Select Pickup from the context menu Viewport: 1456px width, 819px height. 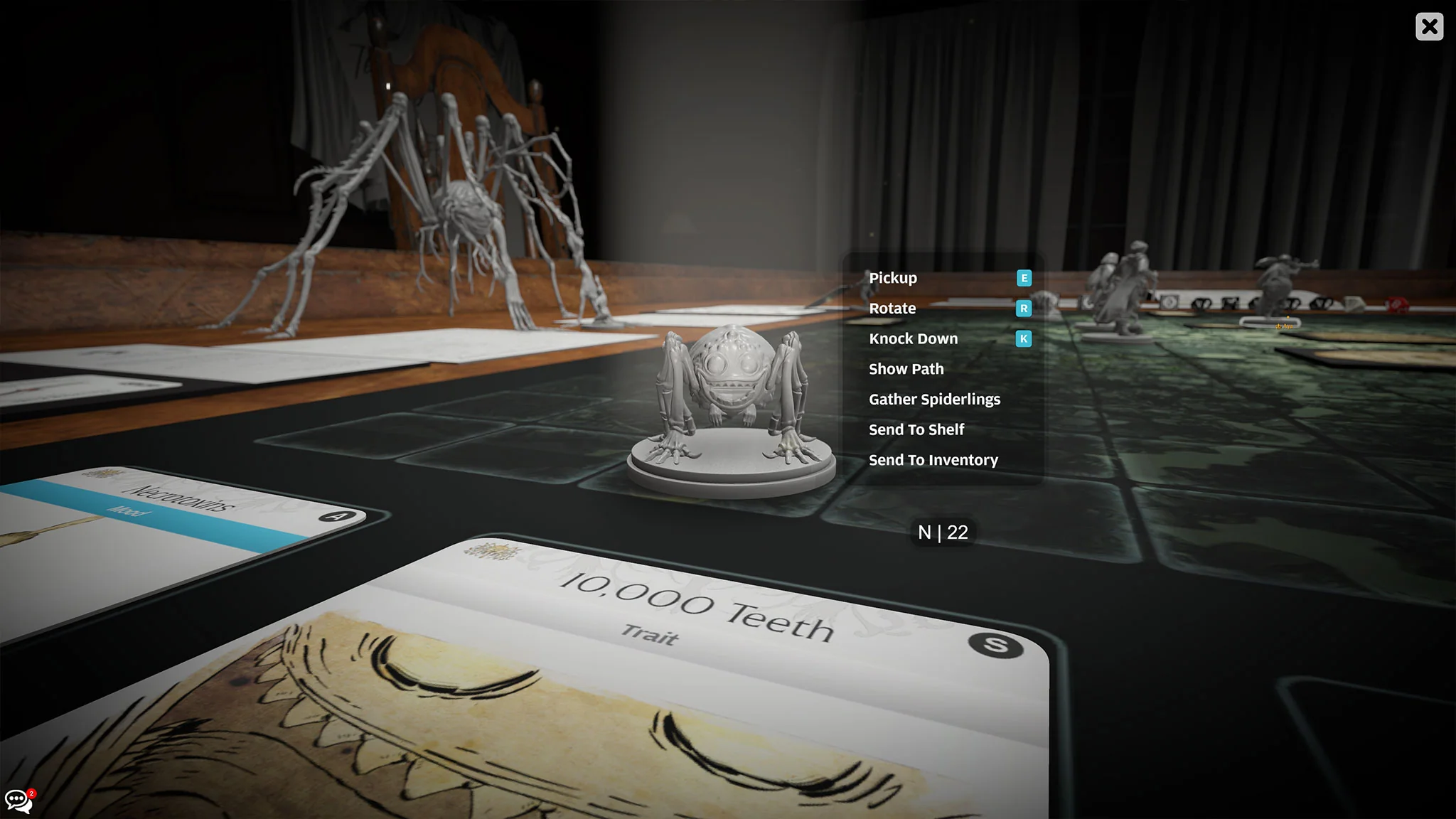(892, 278)
